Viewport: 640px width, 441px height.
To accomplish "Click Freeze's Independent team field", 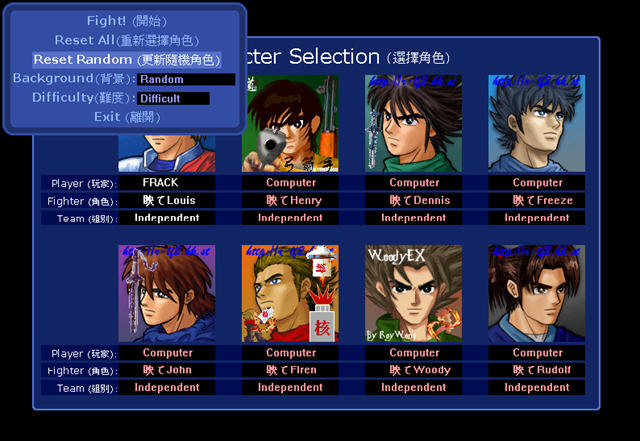I will tap(537, 217).
